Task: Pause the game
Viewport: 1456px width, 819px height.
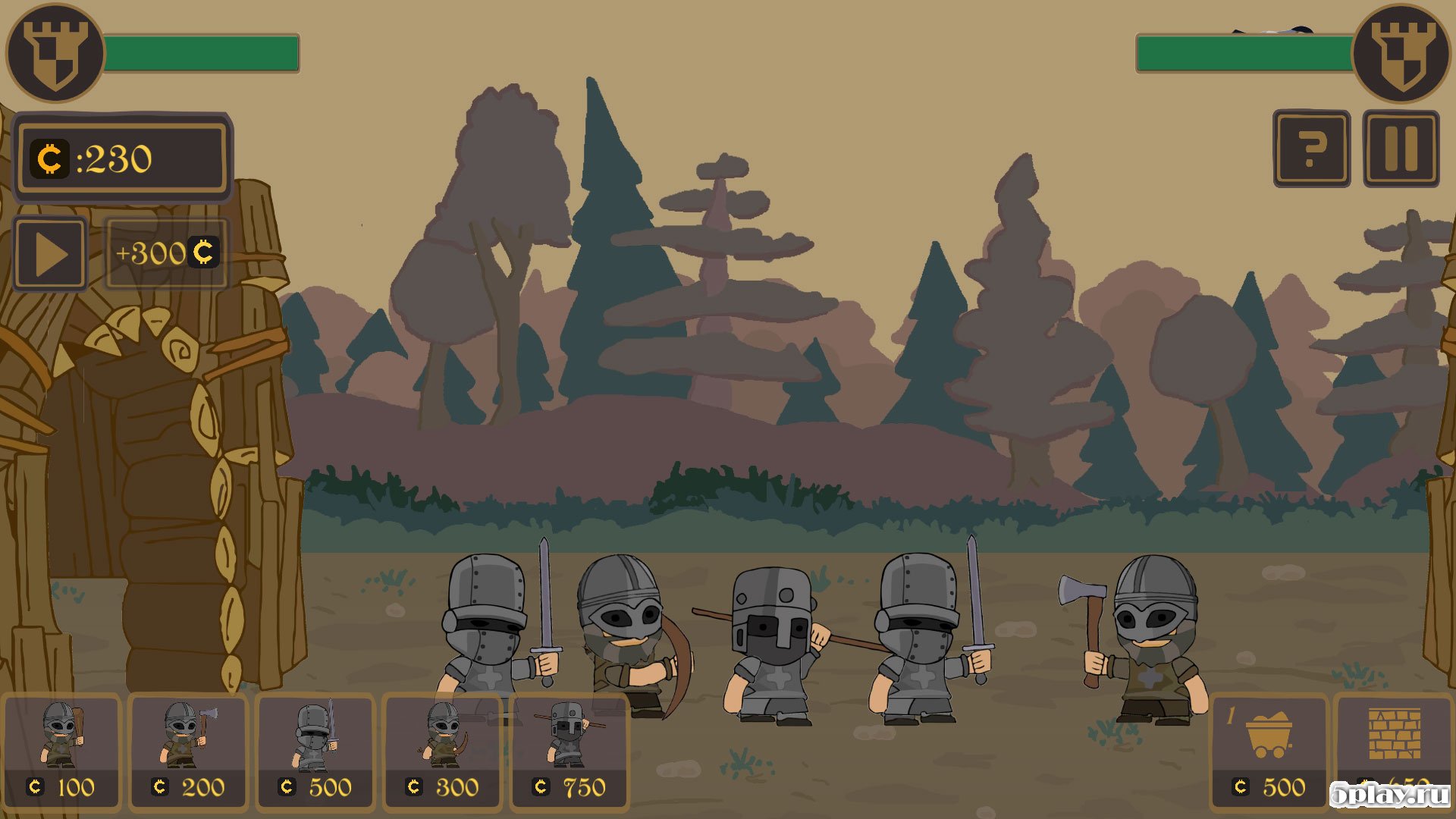Action: tap(1401, 149)
